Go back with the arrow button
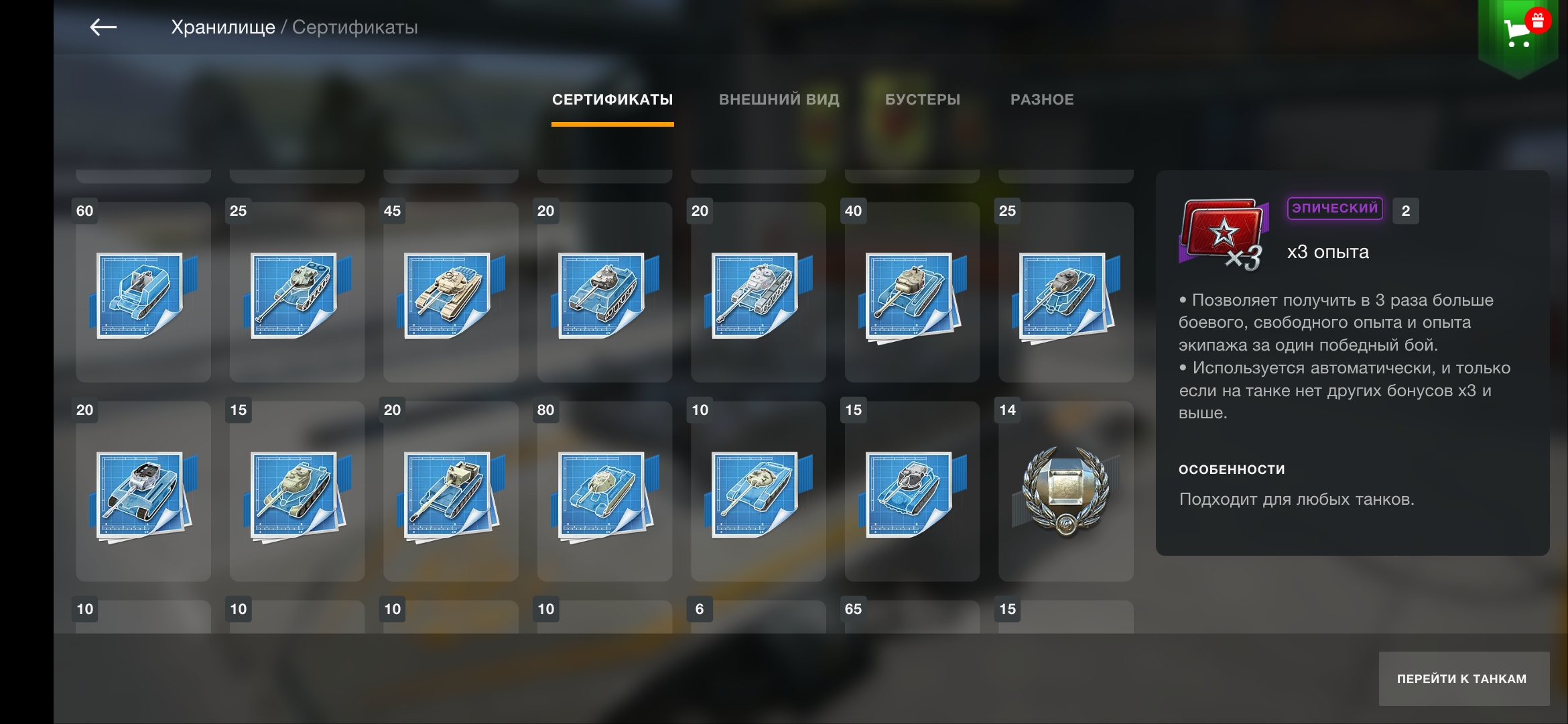This screenshot has width=1568, height=724. coord(103,27)
